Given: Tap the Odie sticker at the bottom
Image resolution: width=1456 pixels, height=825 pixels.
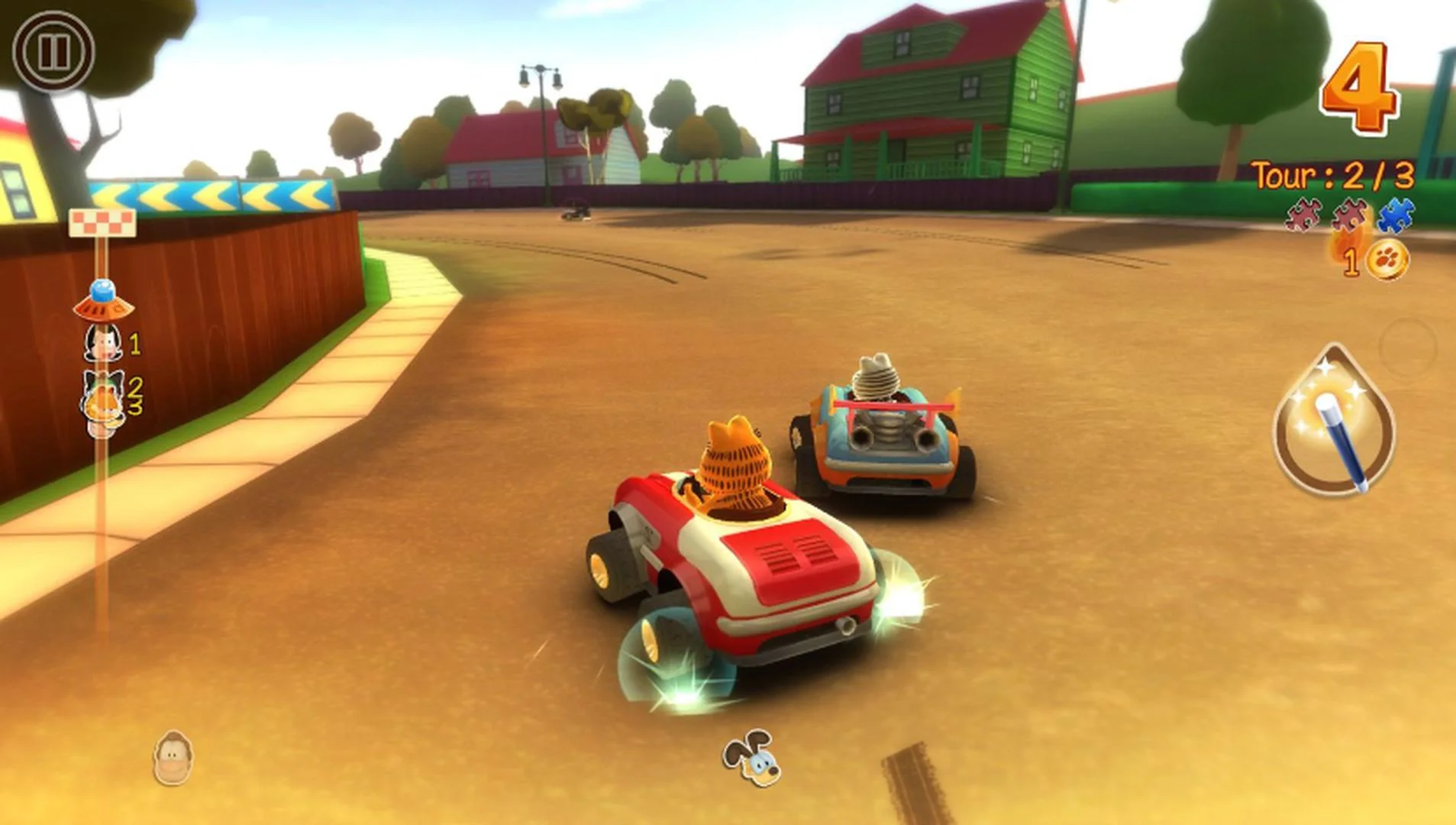Looking at the screenshot, I should click(751, 756).
